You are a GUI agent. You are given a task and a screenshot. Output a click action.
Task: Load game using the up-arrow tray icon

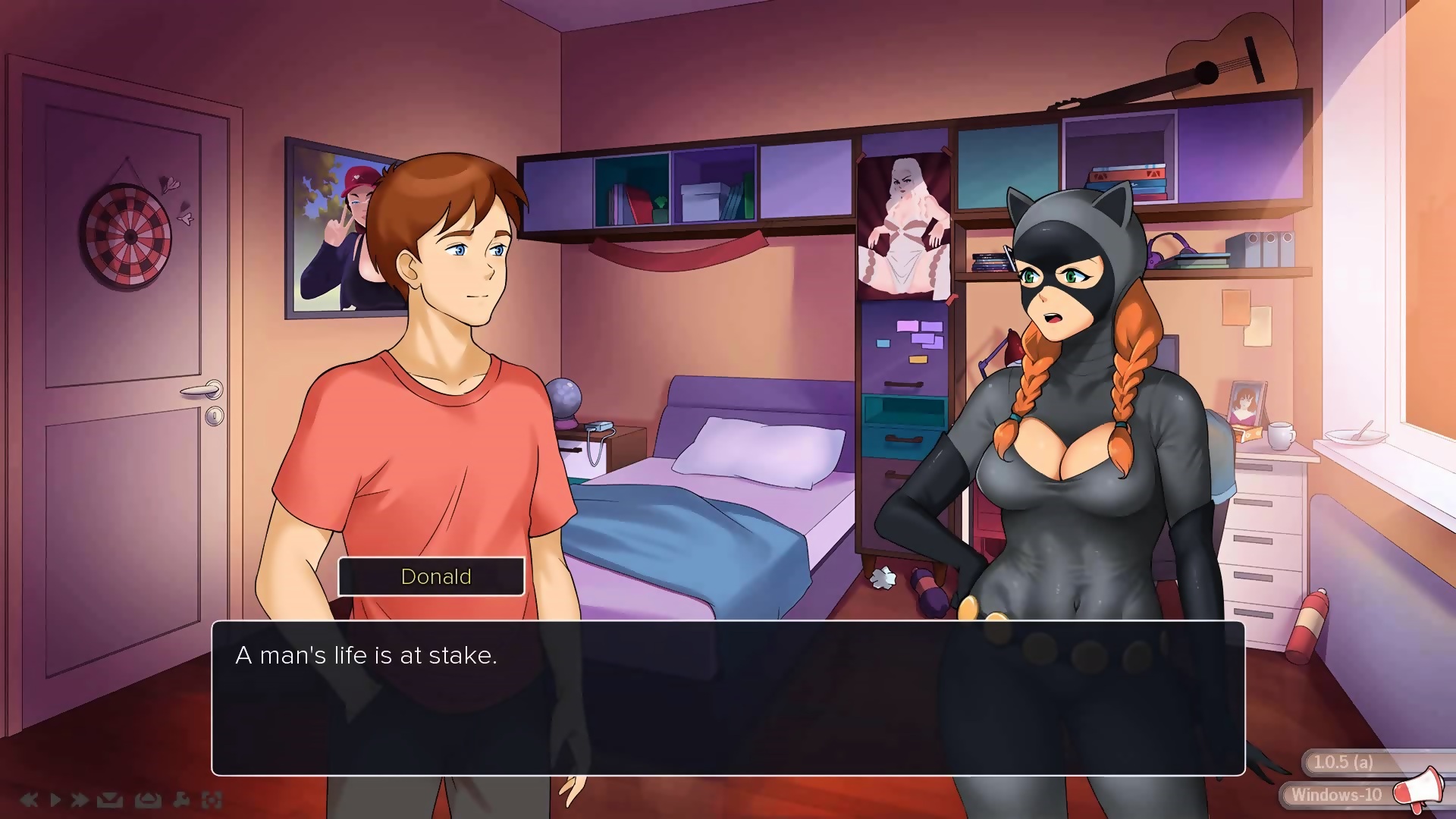[147, 799]
